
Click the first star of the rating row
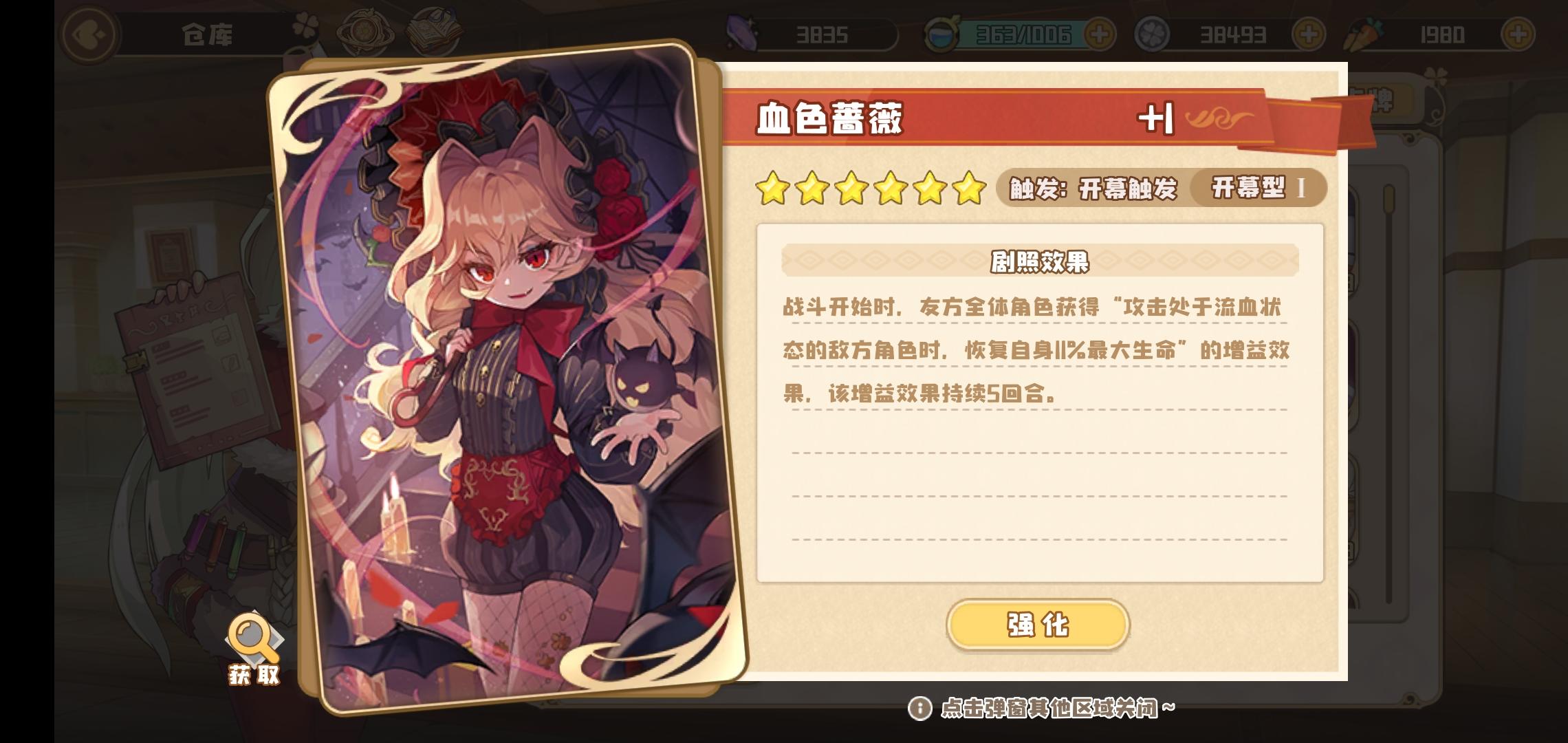(774, 186)
